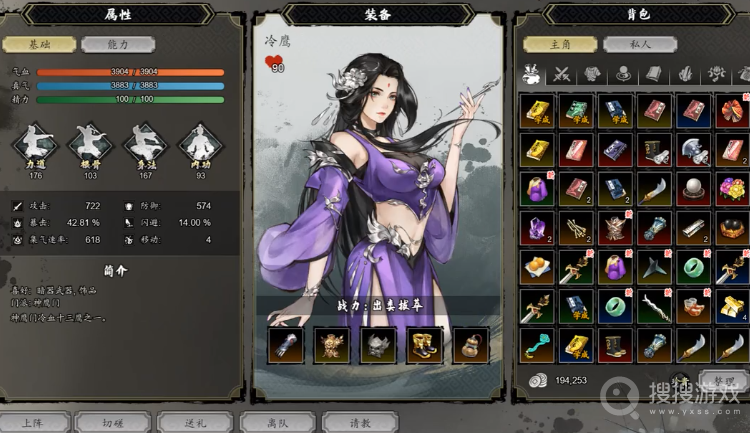
Task: Switch to the 能力 attributes tab
Action: [118, 45]
